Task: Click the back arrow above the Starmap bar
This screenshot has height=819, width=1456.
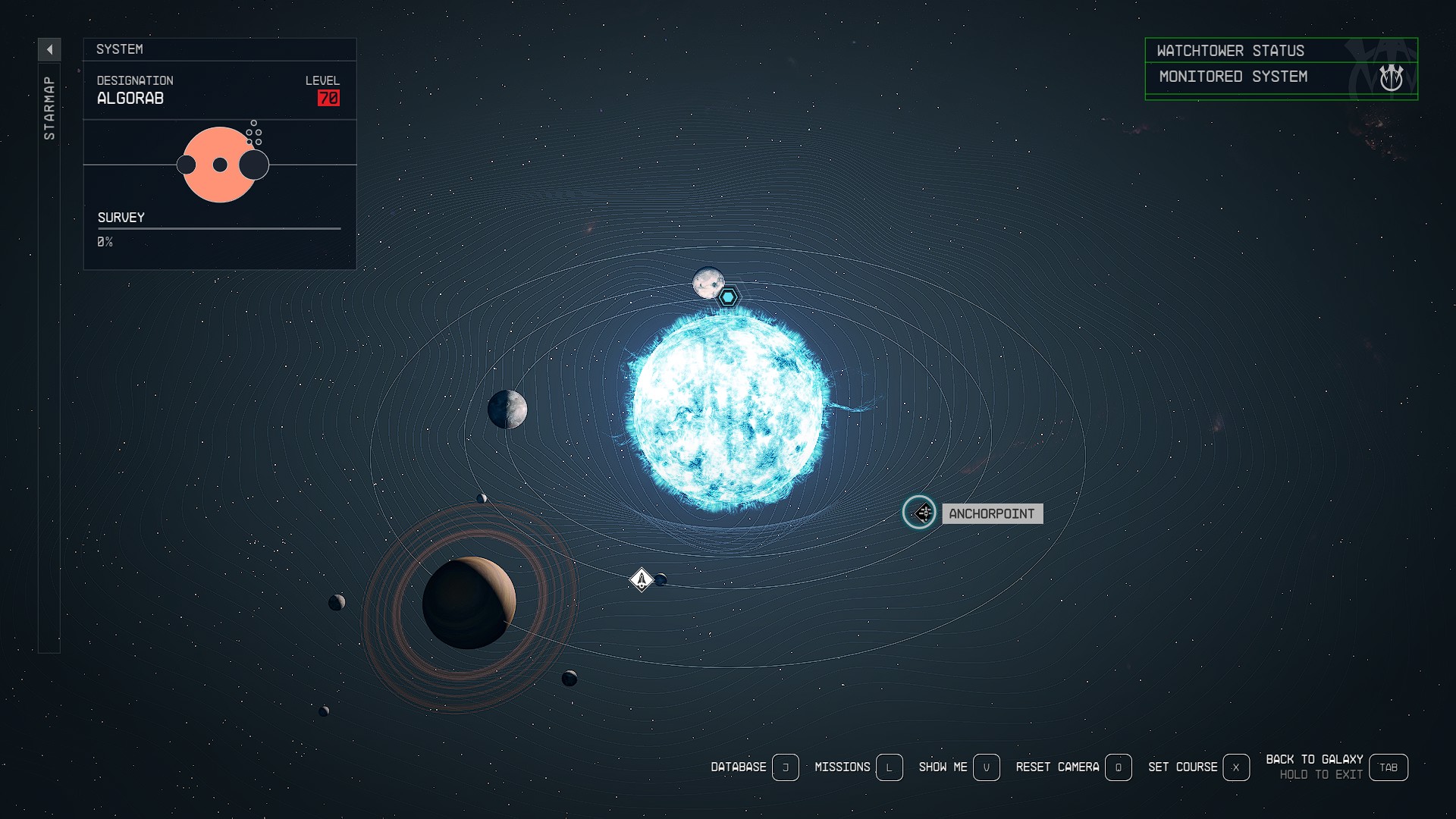Action: (49, 50)
